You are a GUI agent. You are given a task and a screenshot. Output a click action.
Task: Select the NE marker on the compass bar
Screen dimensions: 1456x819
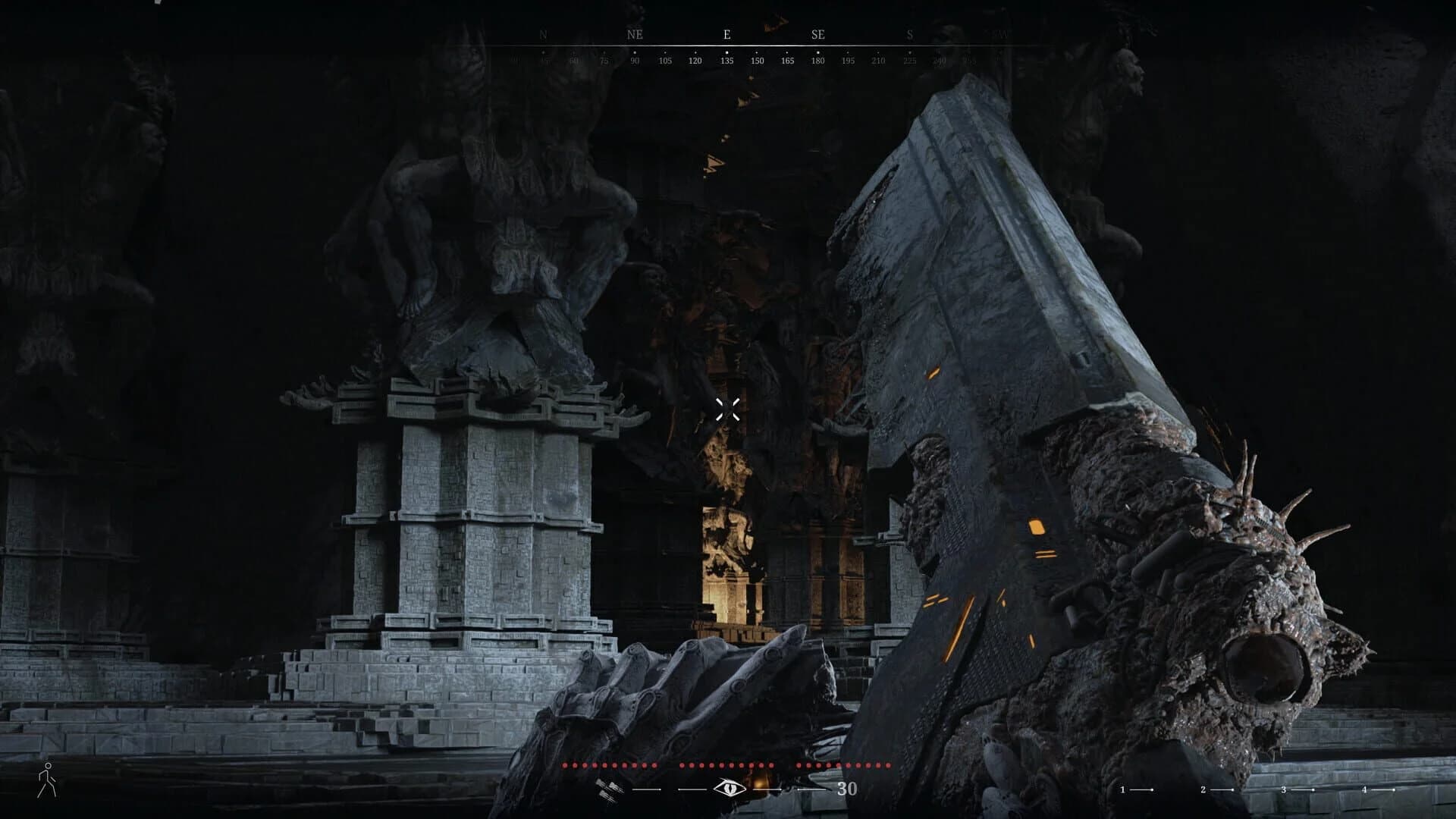coord(634,34)
